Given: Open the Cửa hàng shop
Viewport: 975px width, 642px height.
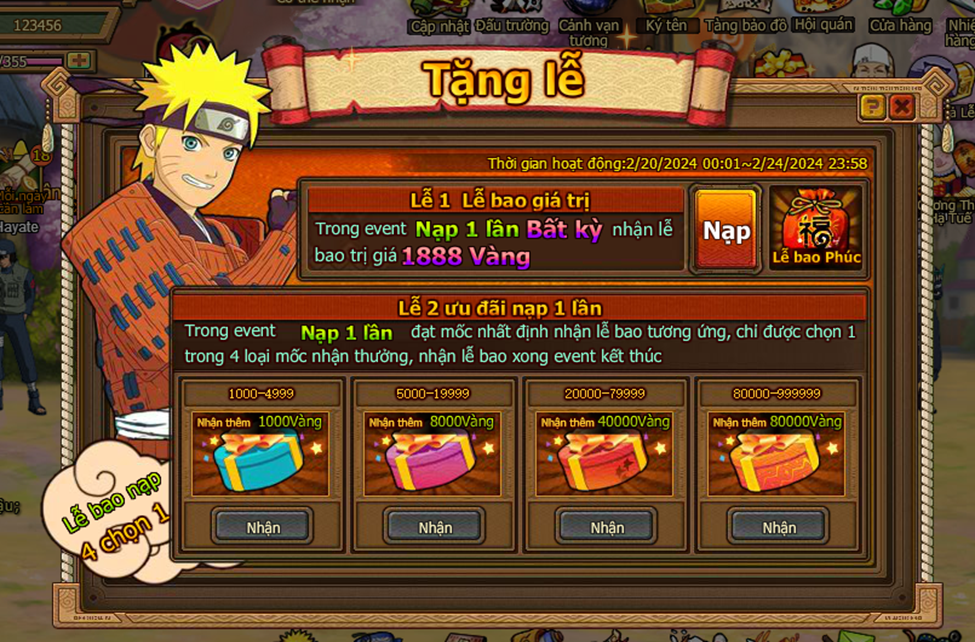Looking at the screenshot, I should pyautogui.click(x=900, y=24).
